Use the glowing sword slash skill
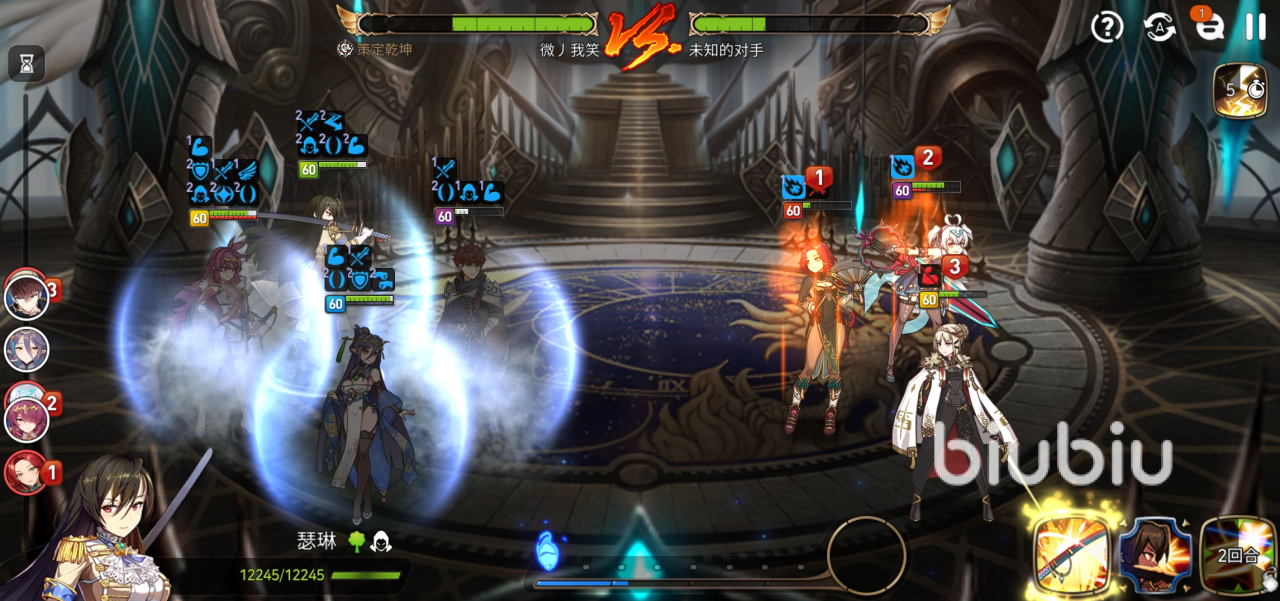 [1071, 555]
